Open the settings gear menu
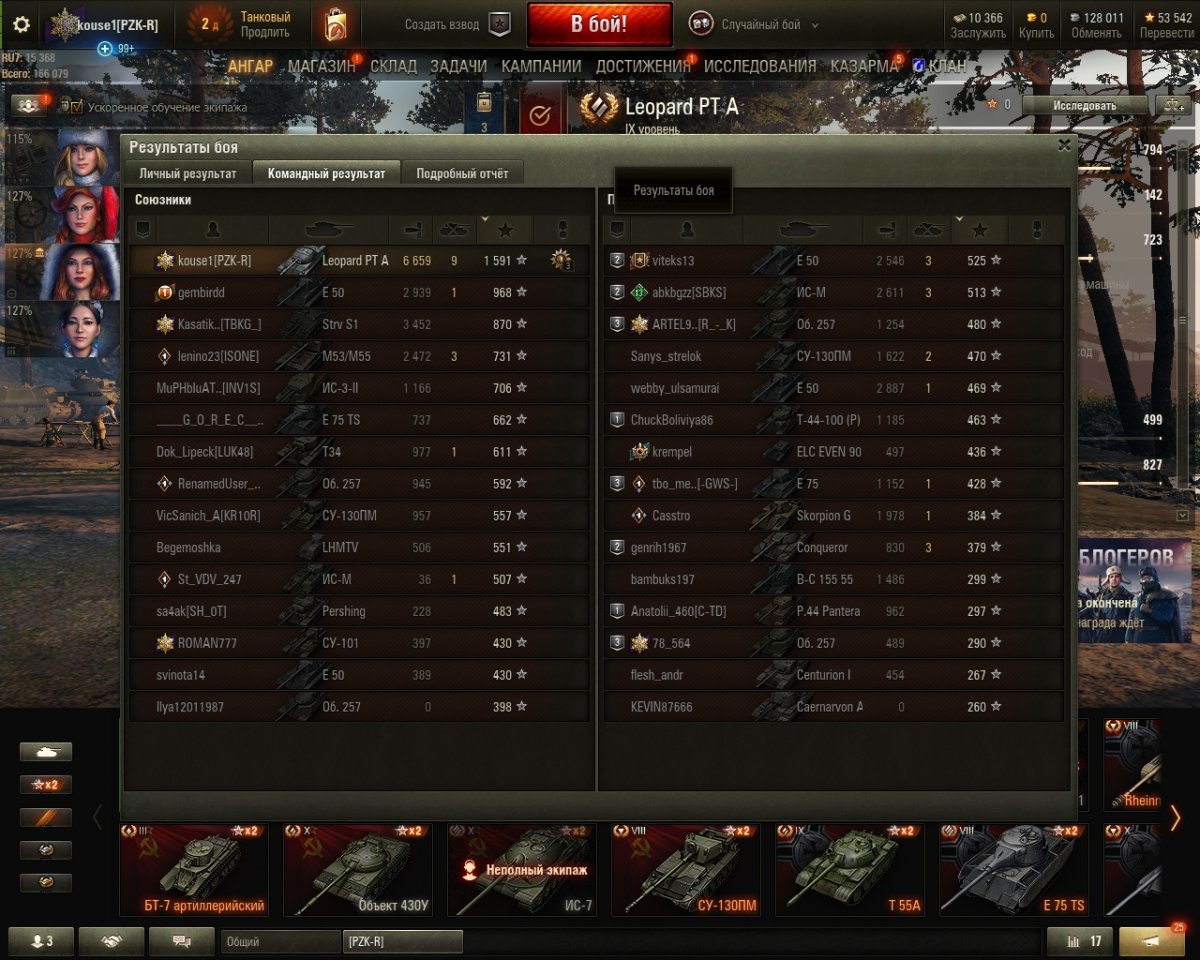 pyautogui.click(x=21, y=25)
